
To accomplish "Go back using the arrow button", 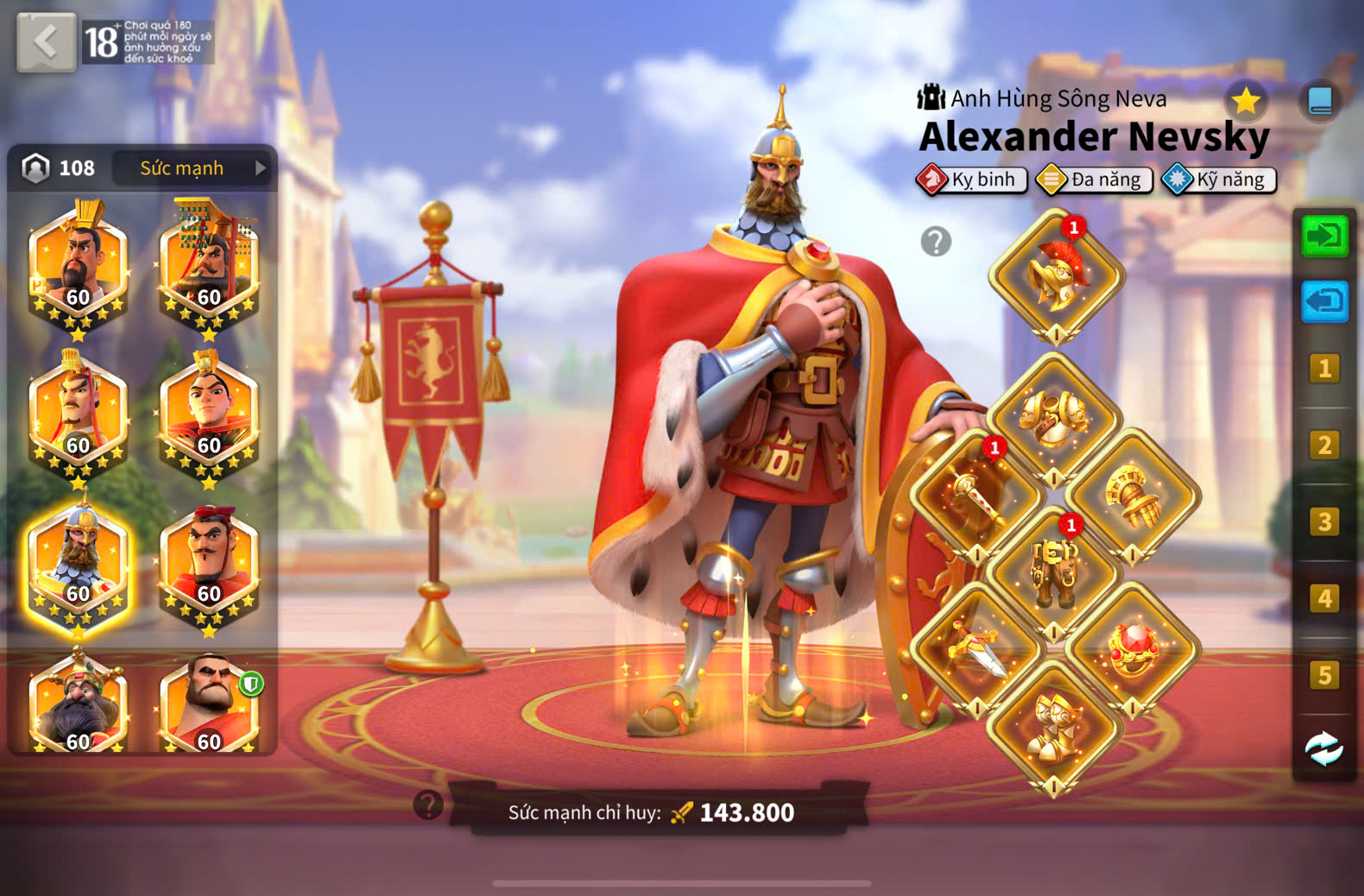I will pos(46,41).
